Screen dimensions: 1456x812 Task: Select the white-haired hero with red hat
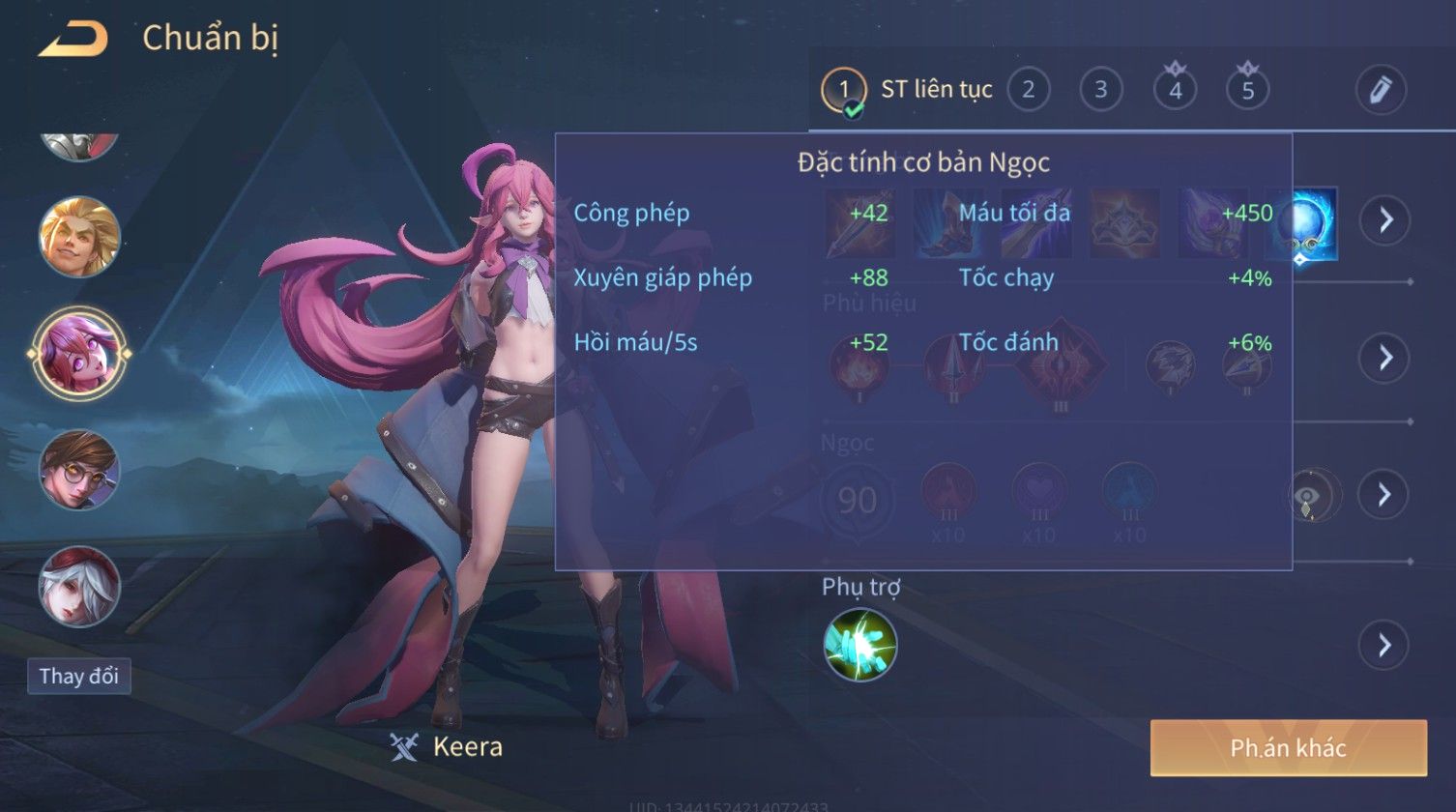point(79,587)
